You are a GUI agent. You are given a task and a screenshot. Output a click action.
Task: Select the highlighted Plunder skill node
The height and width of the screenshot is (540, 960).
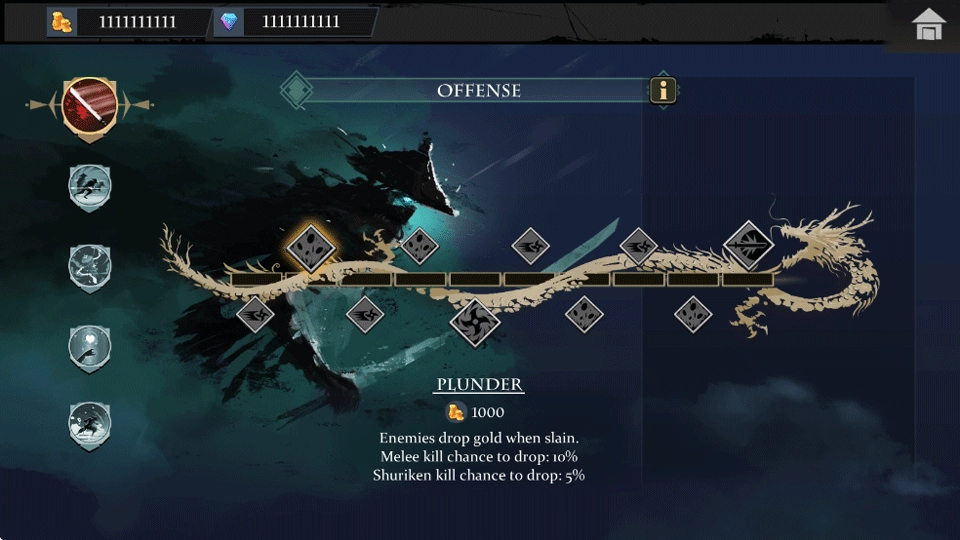(x=310, y=246)
